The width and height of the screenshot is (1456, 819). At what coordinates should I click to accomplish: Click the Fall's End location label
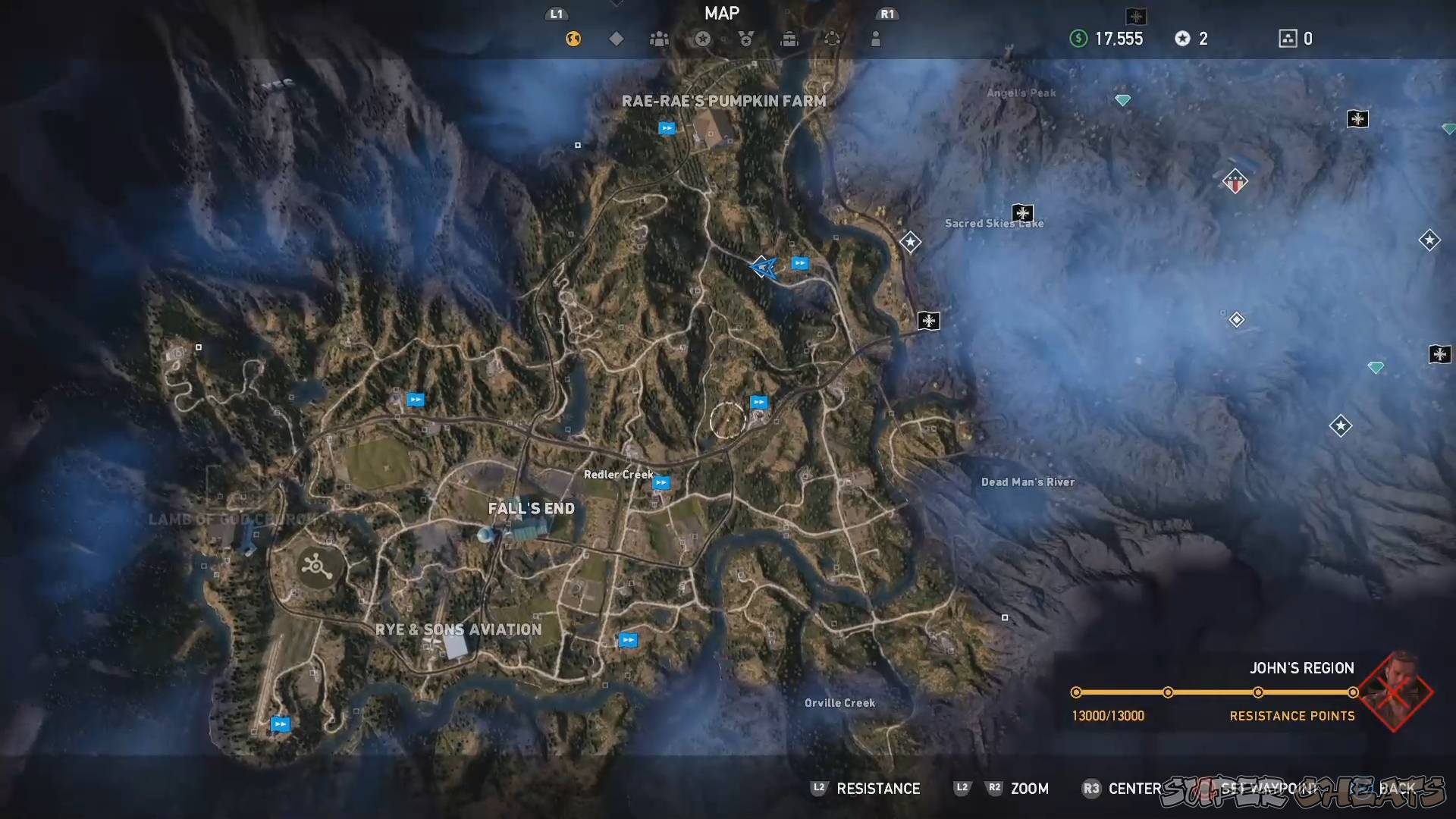[531, 508]
